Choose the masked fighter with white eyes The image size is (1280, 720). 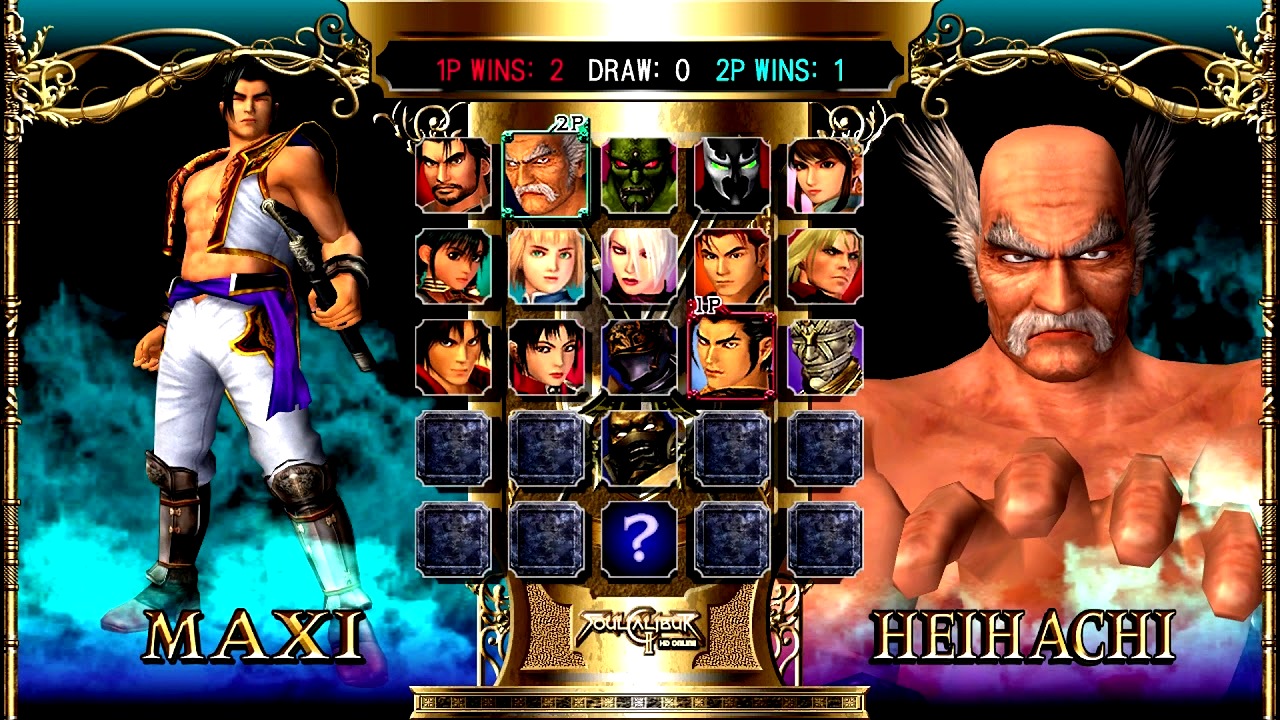click(639, 447)
